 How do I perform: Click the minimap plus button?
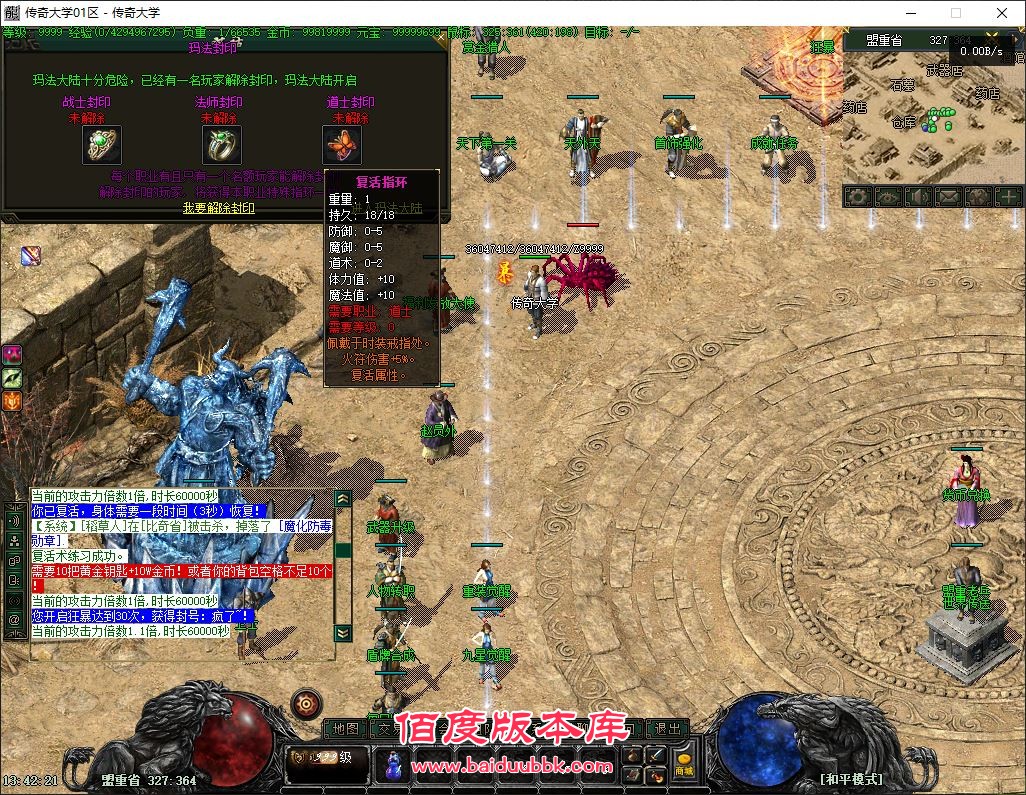1008,197
